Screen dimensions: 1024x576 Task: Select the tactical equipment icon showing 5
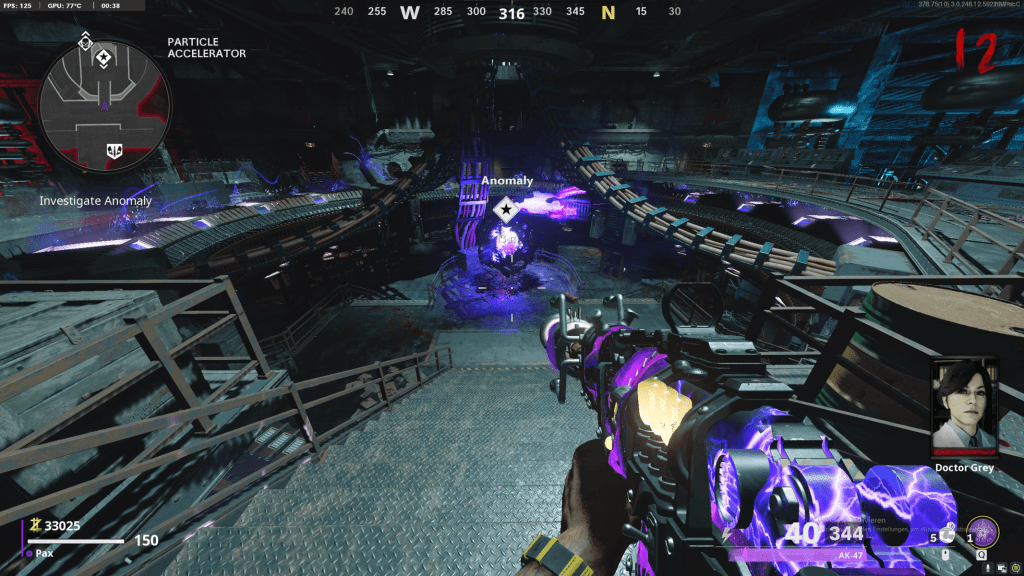[947, 535]
